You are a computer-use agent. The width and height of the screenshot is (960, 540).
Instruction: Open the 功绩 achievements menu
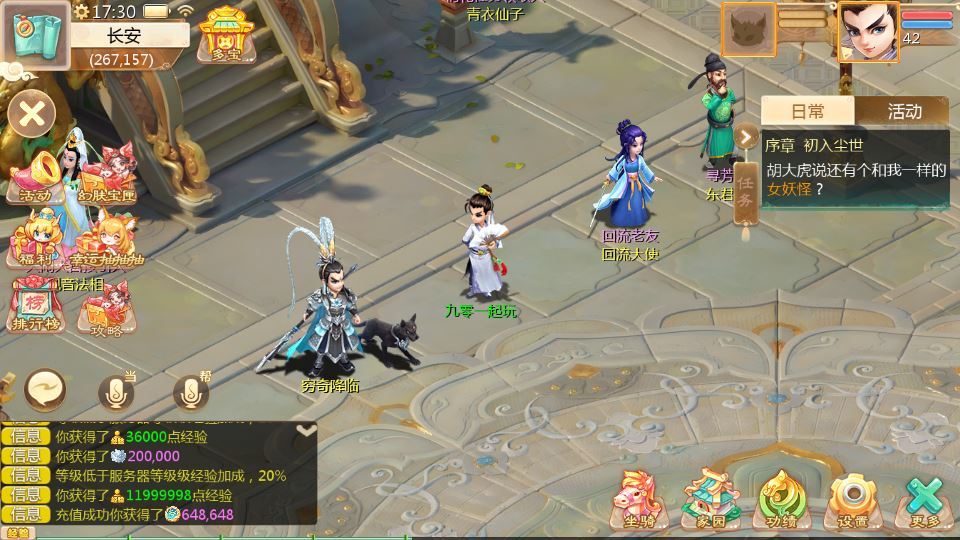point(782,498)
